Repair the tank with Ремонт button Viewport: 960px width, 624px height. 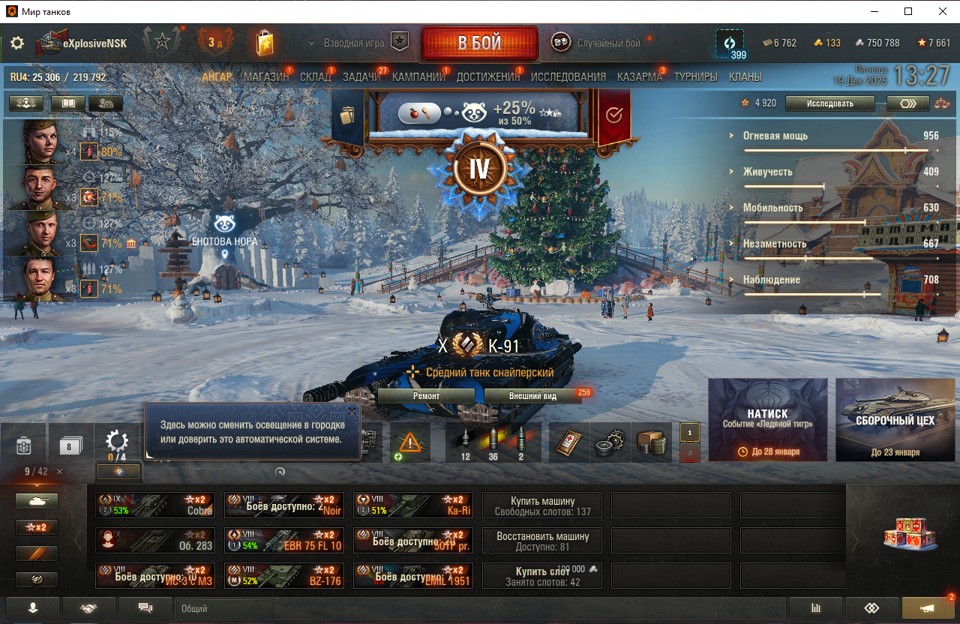(427, 395)
